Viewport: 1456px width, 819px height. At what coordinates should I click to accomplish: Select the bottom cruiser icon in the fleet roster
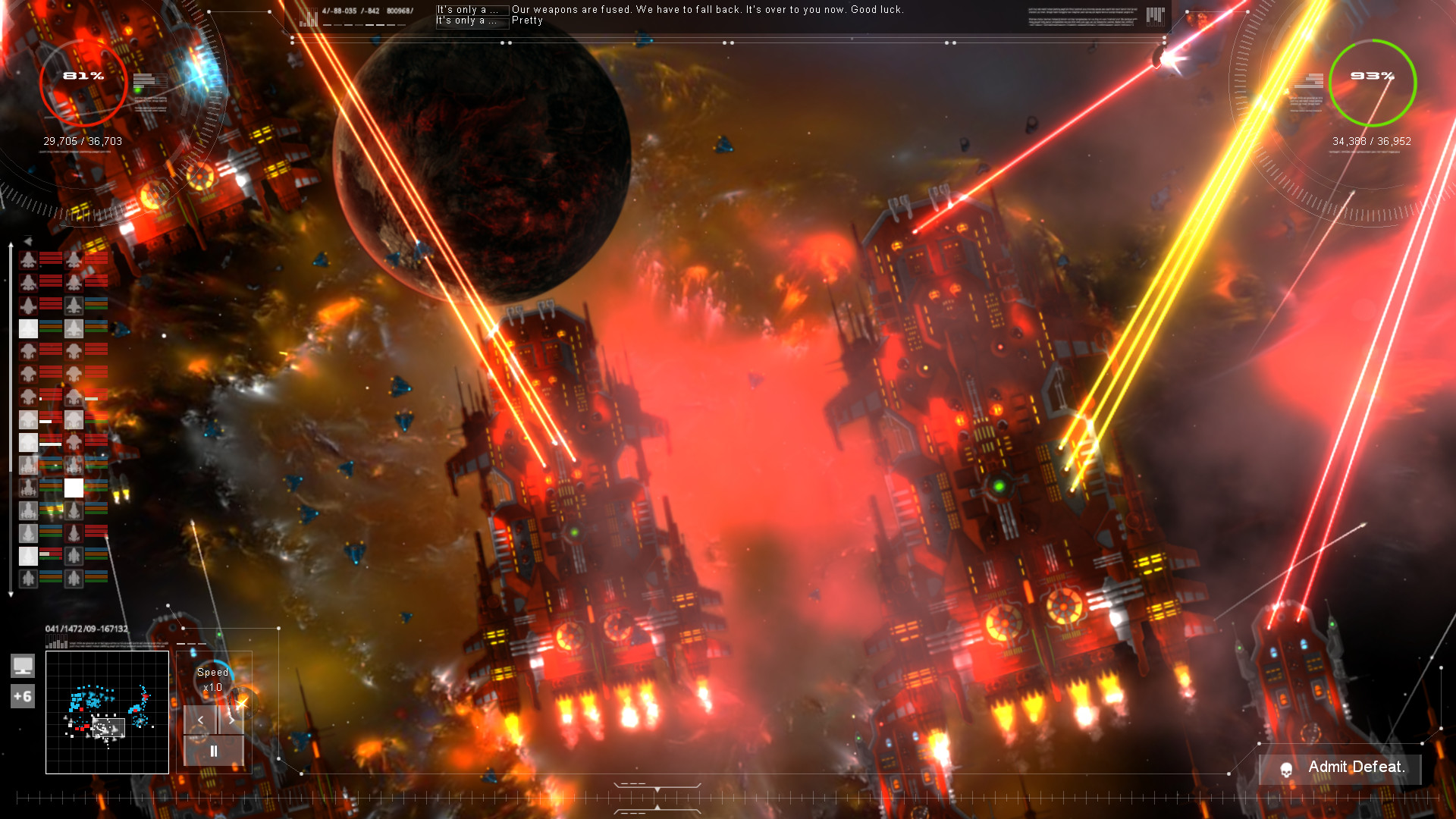pos(27,578)
